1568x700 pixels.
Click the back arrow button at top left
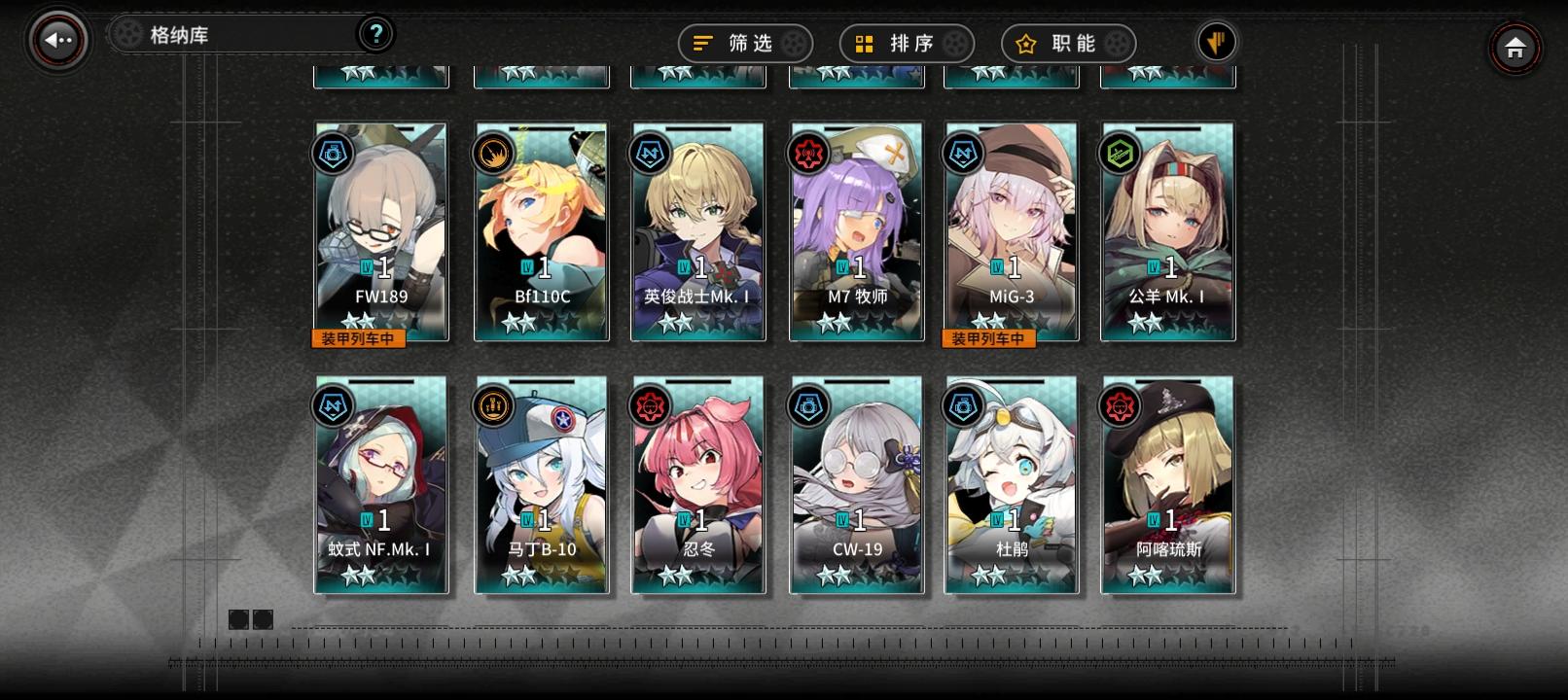[54, 40]
